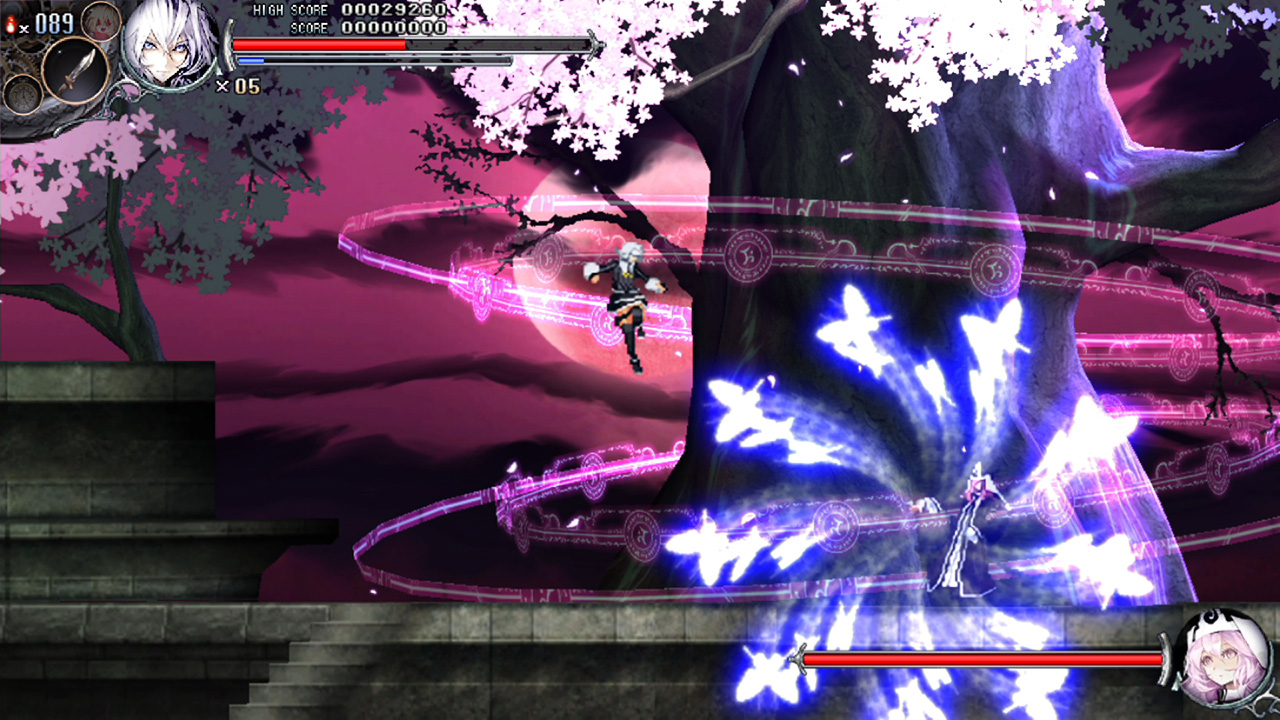
Task: Click the red blood droplet counter icon
Action: 12,22
